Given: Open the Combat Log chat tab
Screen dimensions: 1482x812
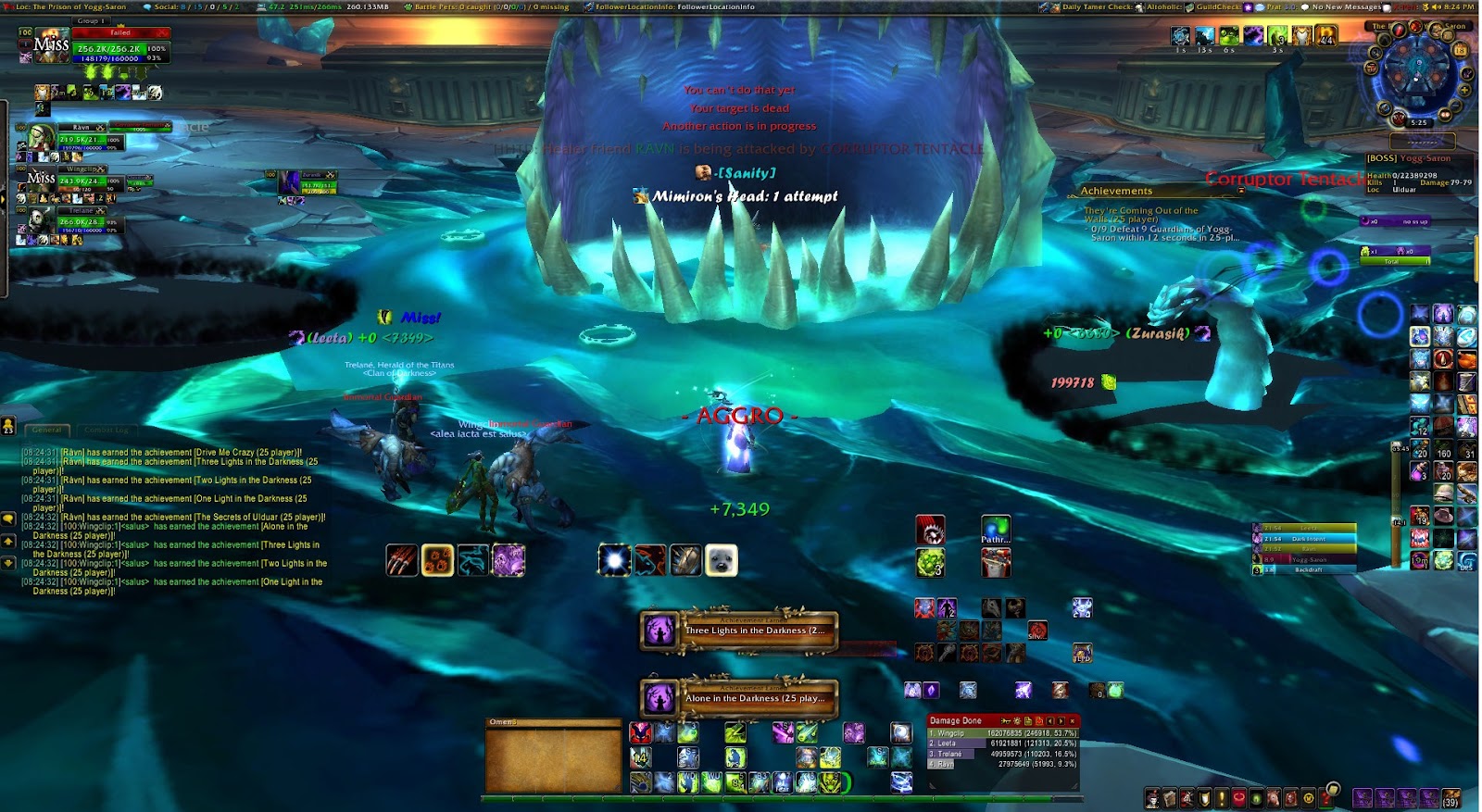Looking at the screenshot, I should 107,430.
